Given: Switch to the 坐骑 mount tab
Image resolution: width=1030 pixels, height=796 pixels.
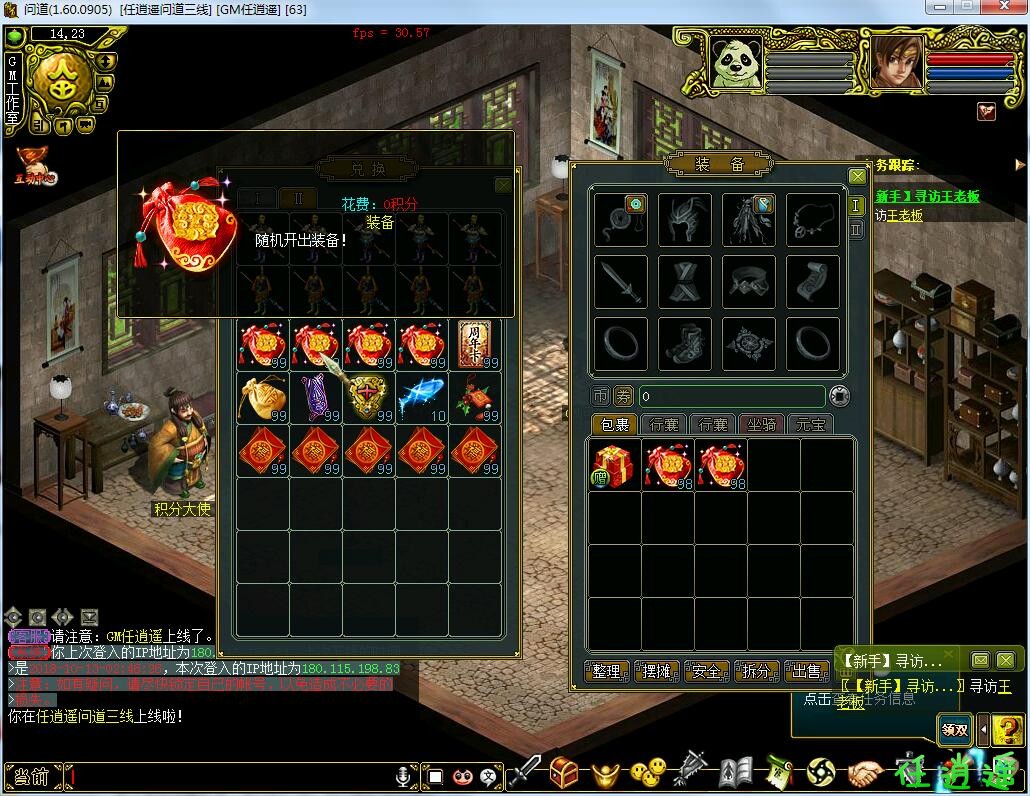Looking at the screenshot, I should [762, 425].
